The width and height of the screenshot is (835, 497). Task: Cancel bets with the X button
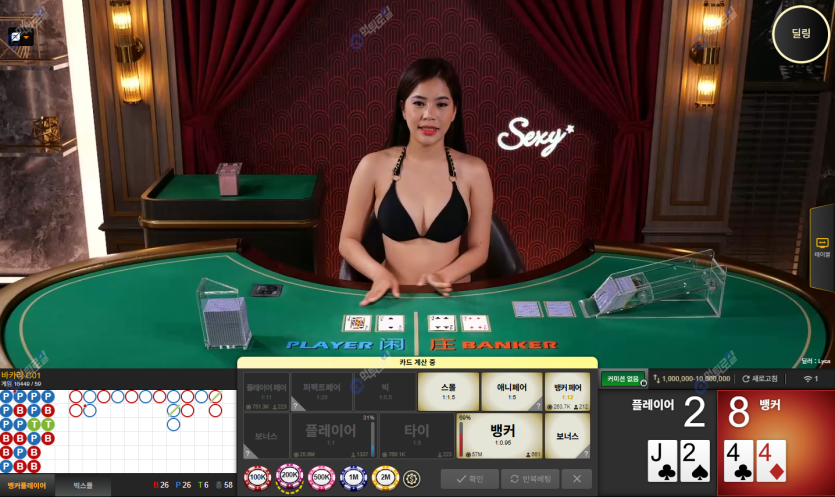pyautogui.click(x=576, y=479)
